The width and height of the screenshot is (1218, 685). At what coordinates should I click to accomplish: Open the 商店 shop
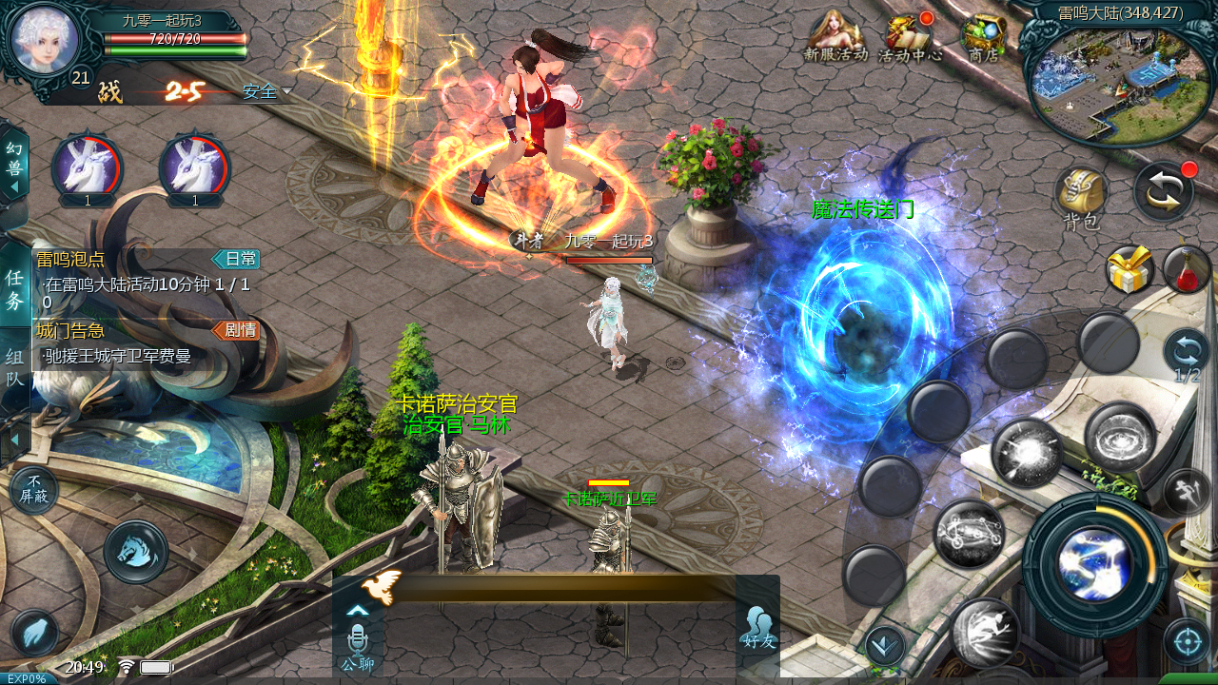(x=984, y=37)
